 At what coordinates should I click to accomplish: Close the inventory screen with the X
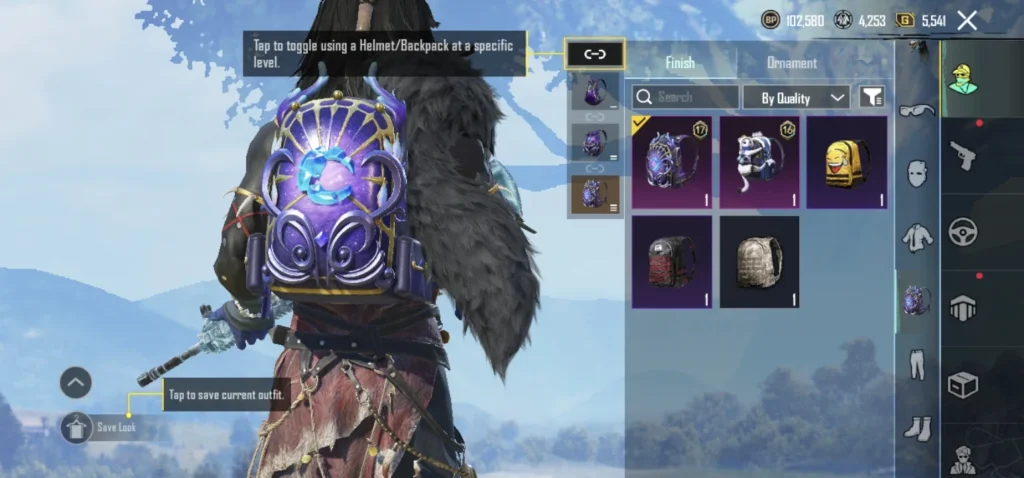[967, 20]
